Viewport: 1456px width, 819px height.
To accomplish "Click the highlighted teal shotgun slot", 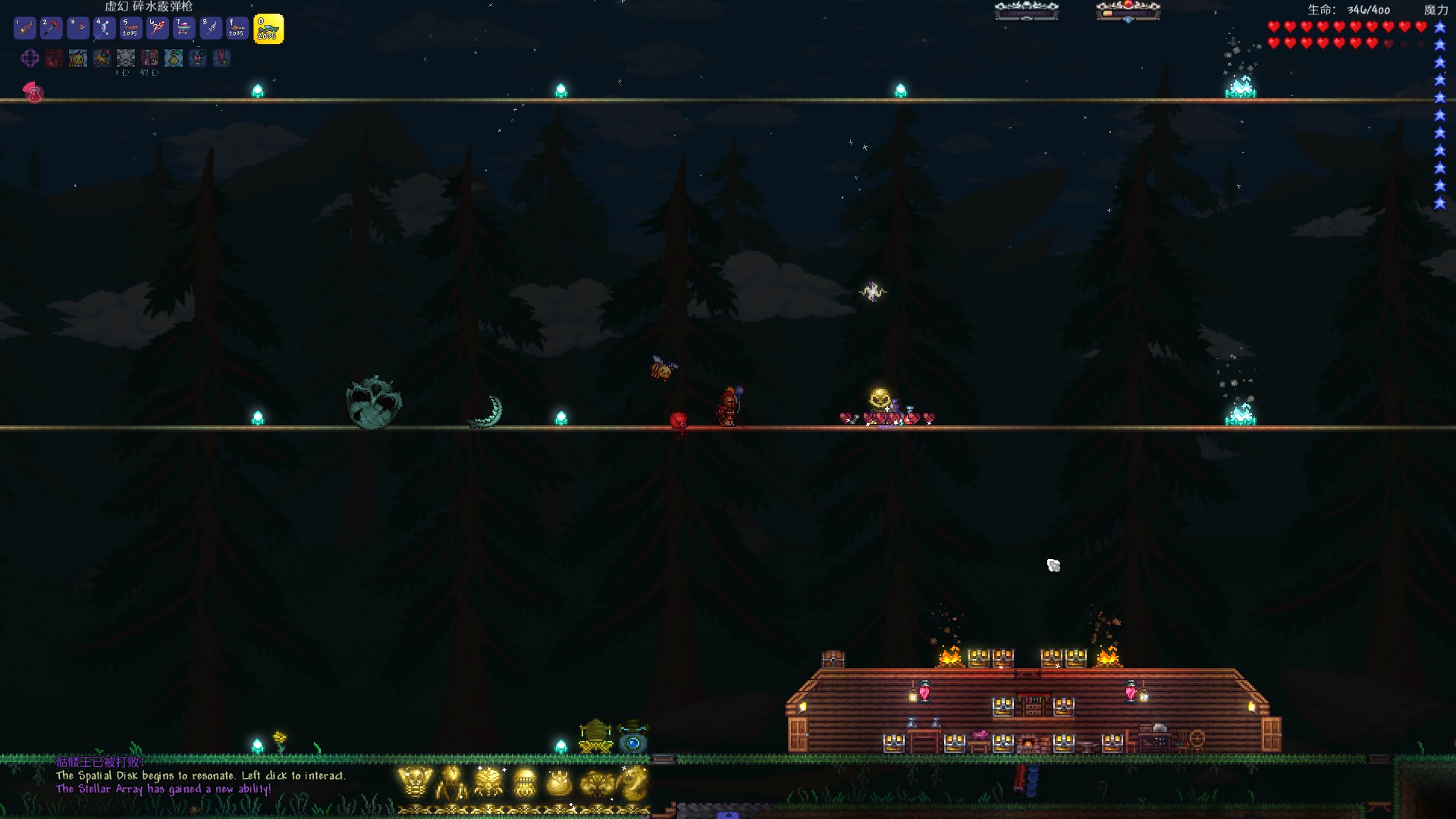I will point(268,30).
